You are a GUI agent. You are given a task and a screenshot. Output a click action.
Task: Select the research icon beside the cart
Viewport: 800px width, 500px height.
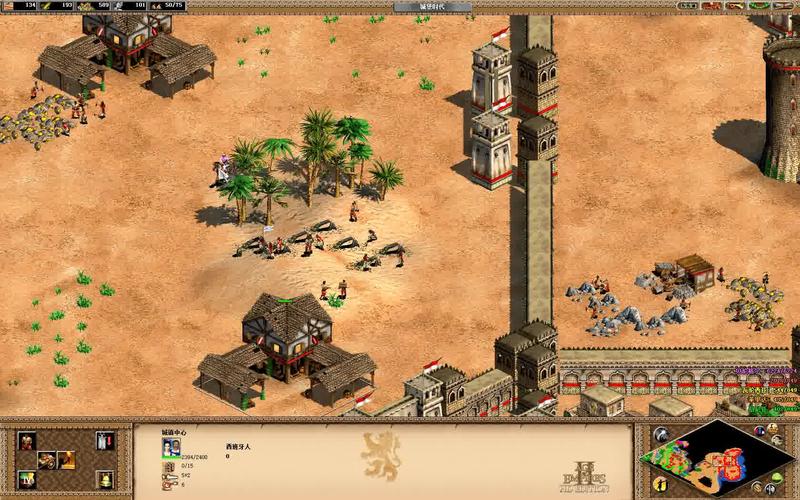click(x=66, y=460)
